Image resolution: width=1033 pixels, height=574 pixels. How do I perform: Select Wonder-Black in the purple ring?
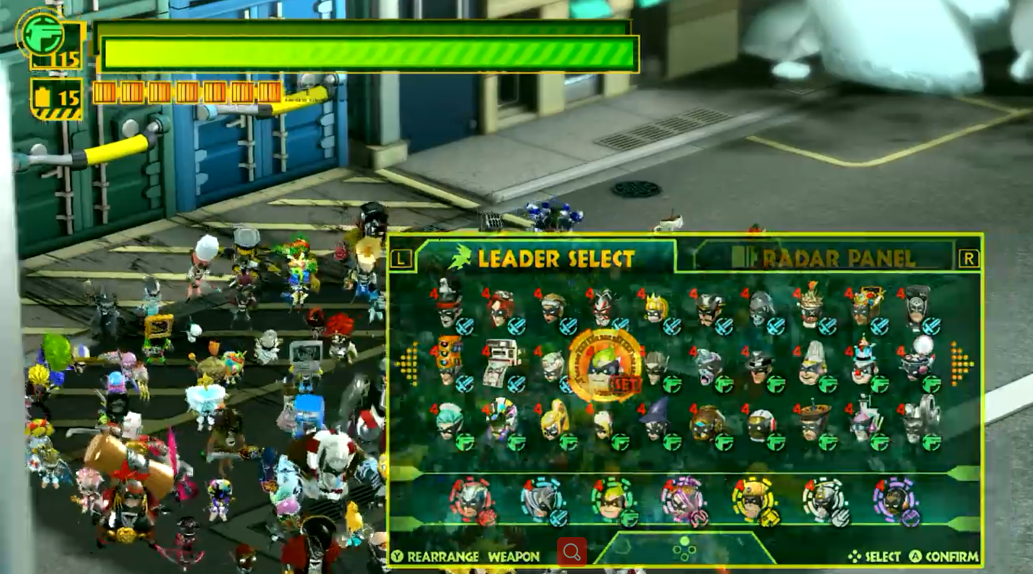tap(894, 499)
